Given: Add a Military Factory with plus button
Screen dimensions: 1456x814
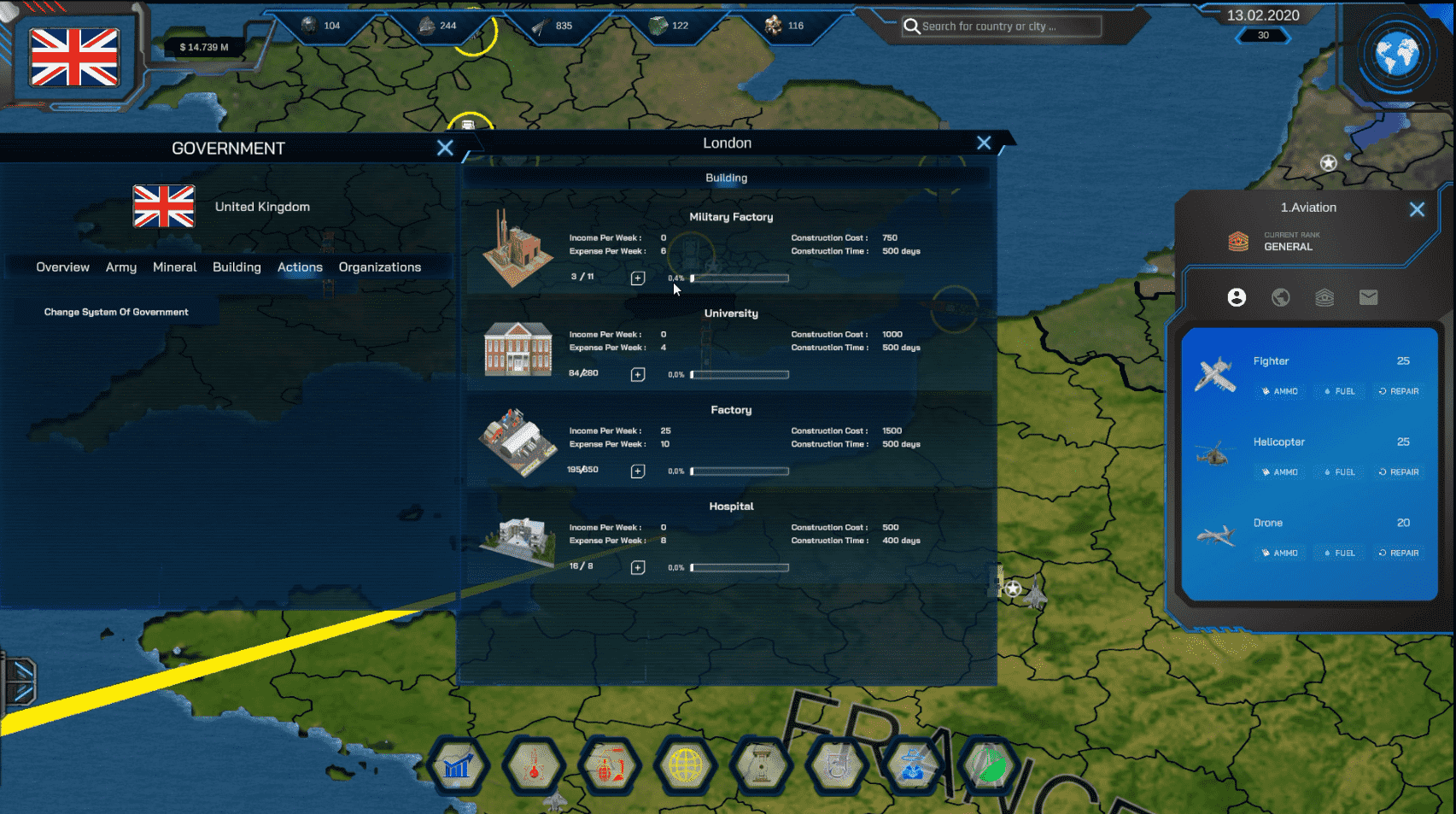Looking at the screenshot, I should tap(638, 278).
